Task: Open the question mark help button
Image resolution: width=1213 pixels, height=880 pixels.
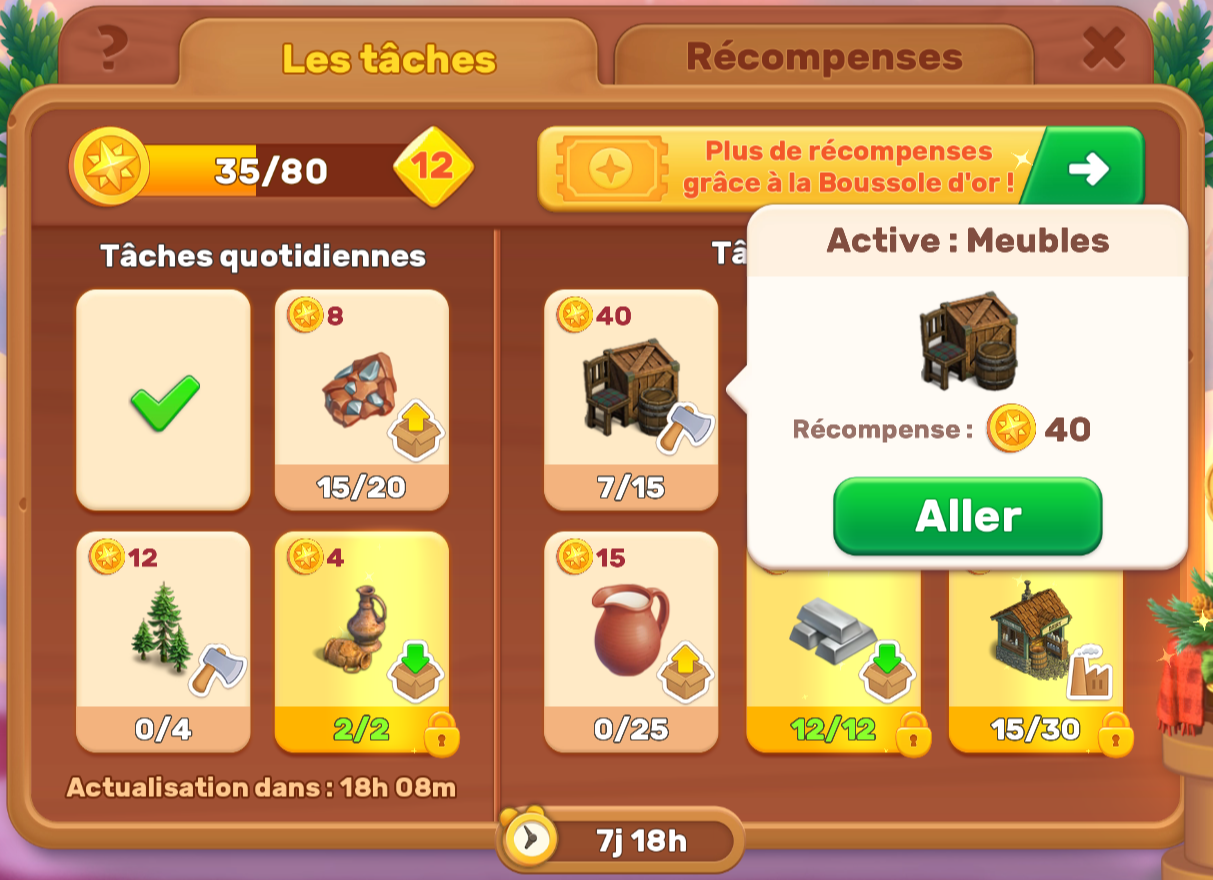Action: point(114,47)
